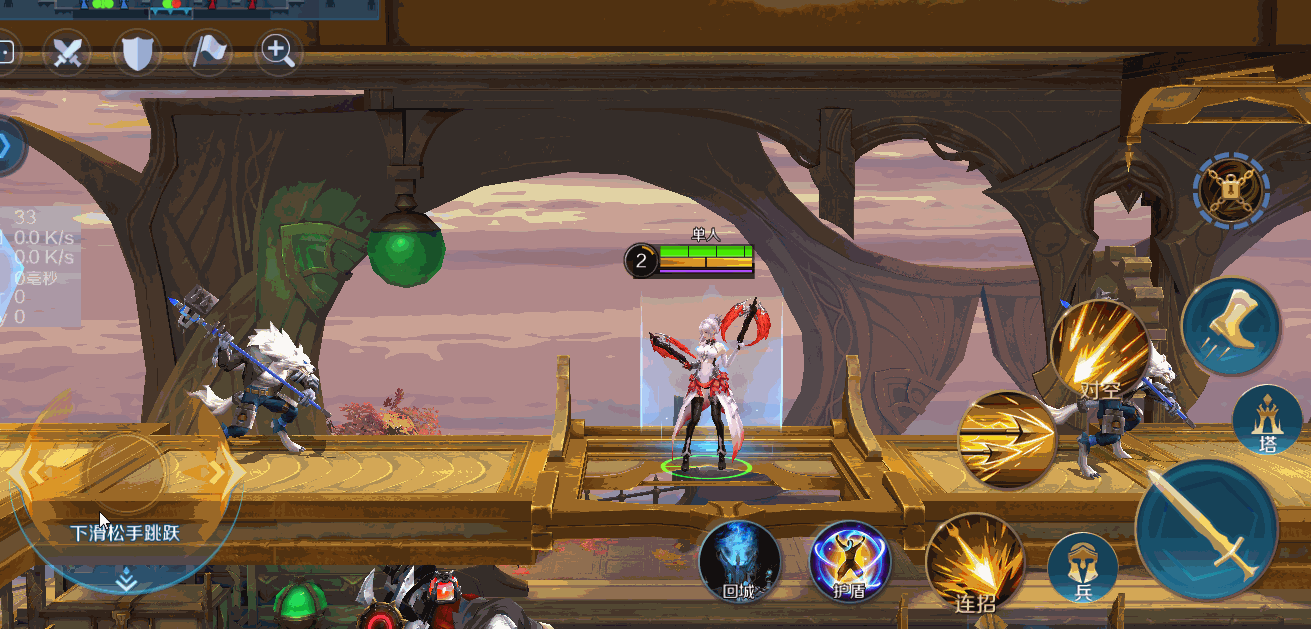Select the shield defend signal icon
This screenshot has height=629, width=1311.
click(137, 52)
